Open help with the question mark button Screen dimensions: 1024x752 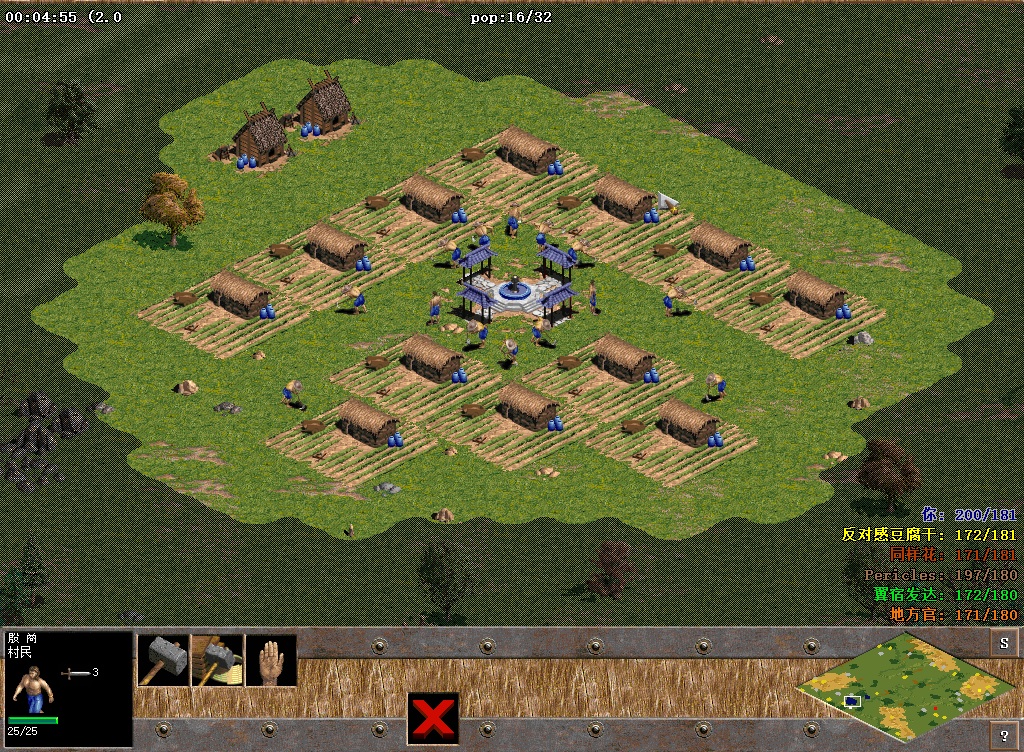coord(1003,733)
